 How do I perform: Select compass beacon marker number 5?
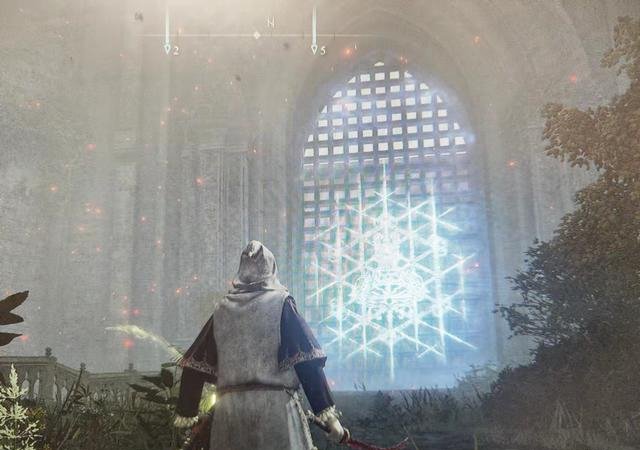[314, 47]
